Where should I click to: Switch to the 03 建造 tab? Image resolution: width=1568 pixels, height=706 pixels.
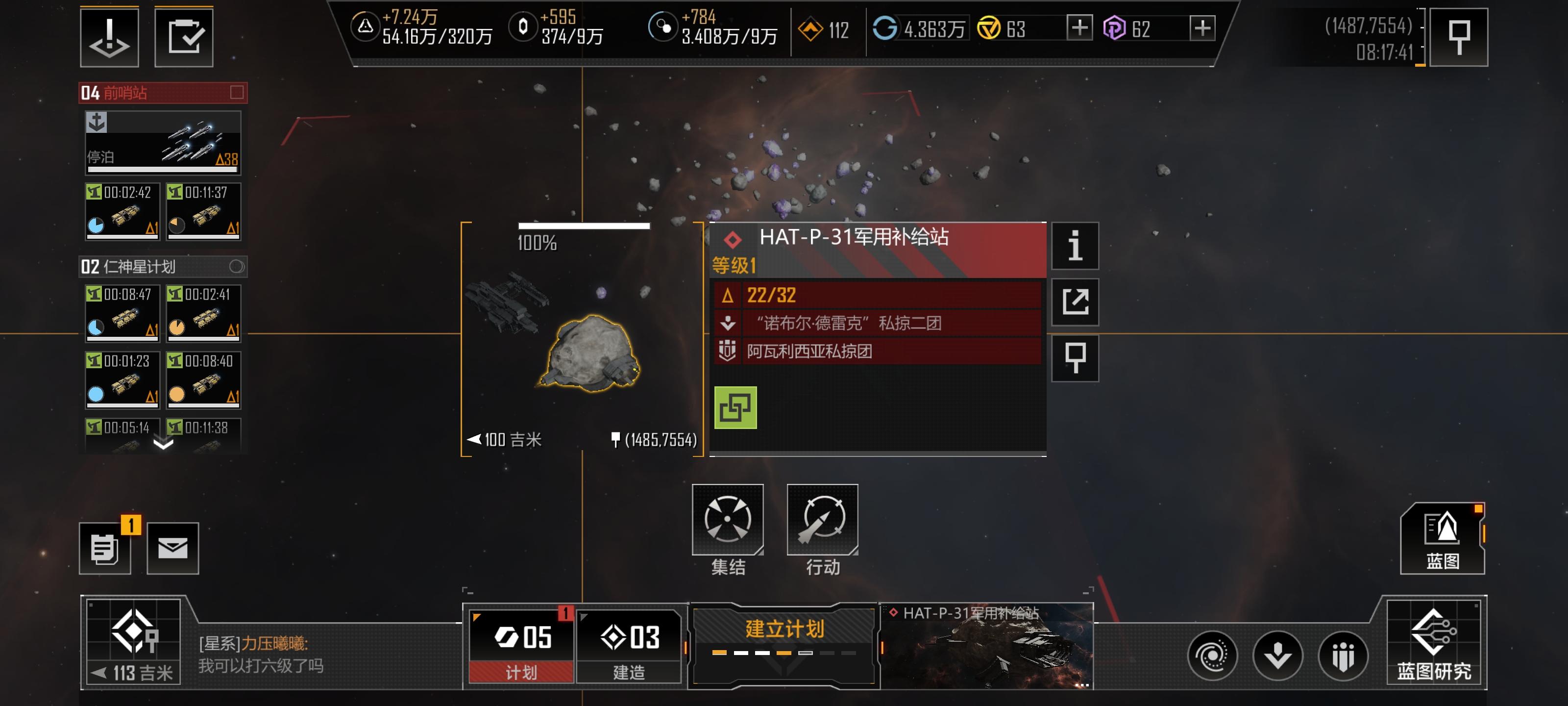pyautogui.click(x=629, y=646)
